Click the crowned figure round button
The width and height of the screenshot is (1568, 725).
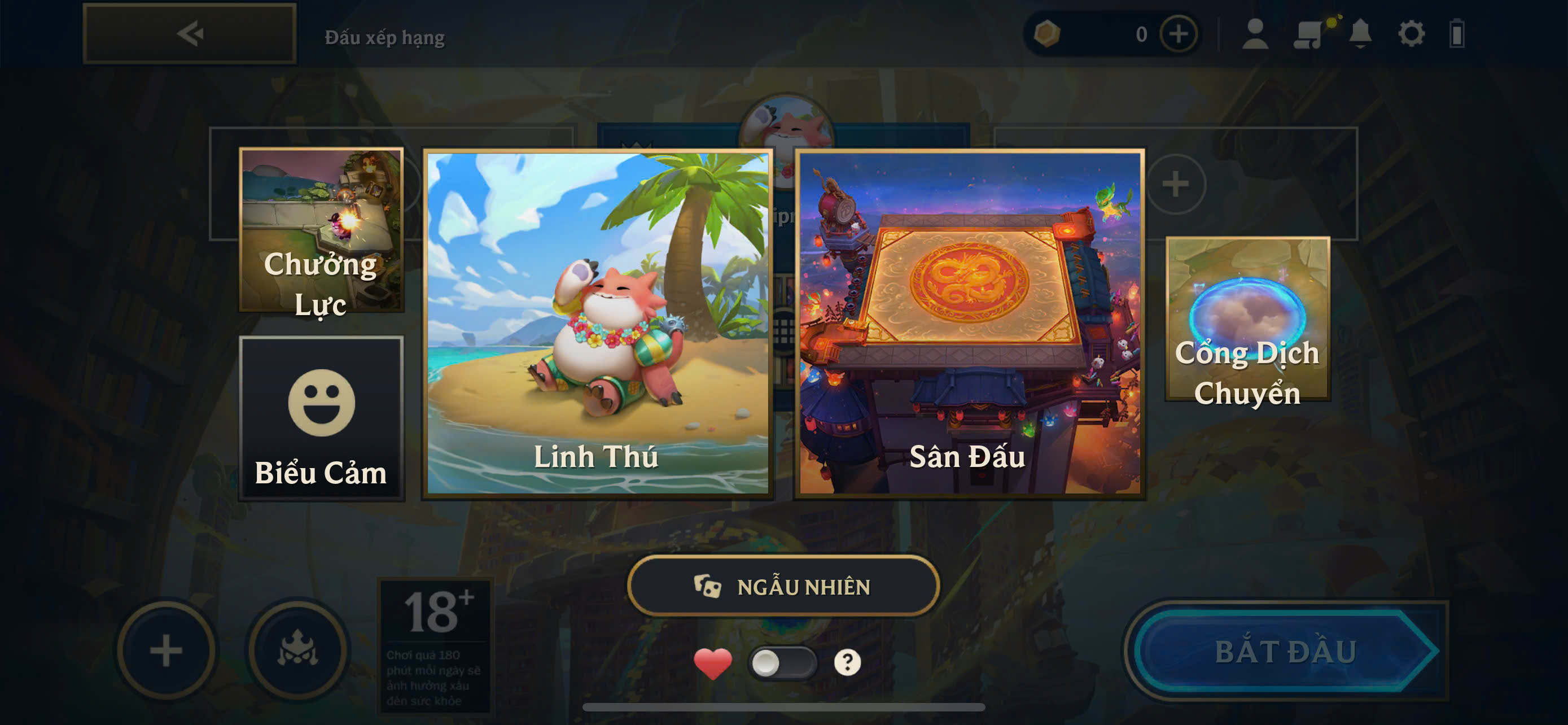297,650
